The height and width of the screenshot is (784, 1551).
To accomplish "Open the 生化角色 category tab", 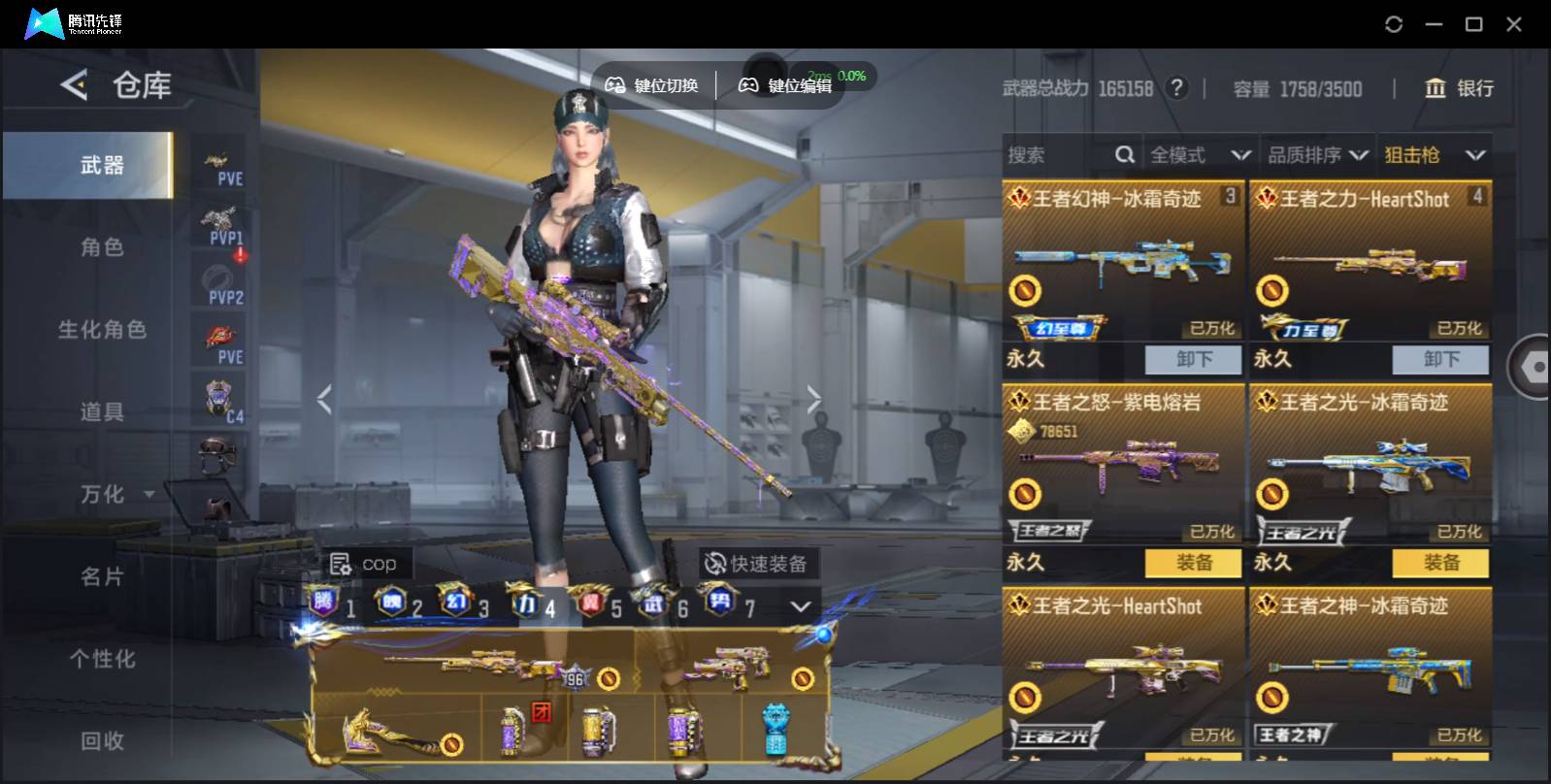I will click(x=102, y=330).
